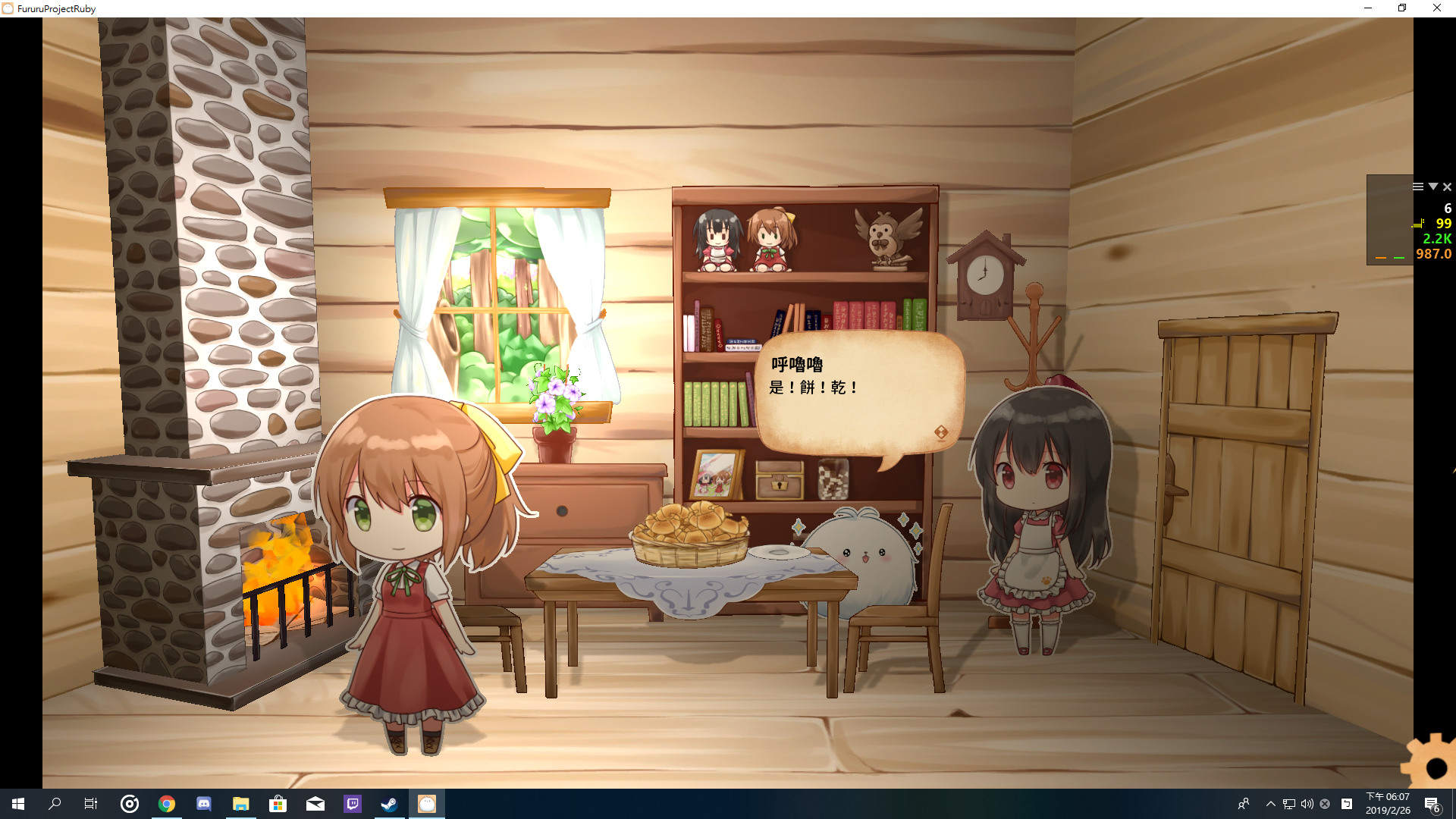Open the stats overlay hamburger menu
1456x819 pixels.
[1417, 187]
